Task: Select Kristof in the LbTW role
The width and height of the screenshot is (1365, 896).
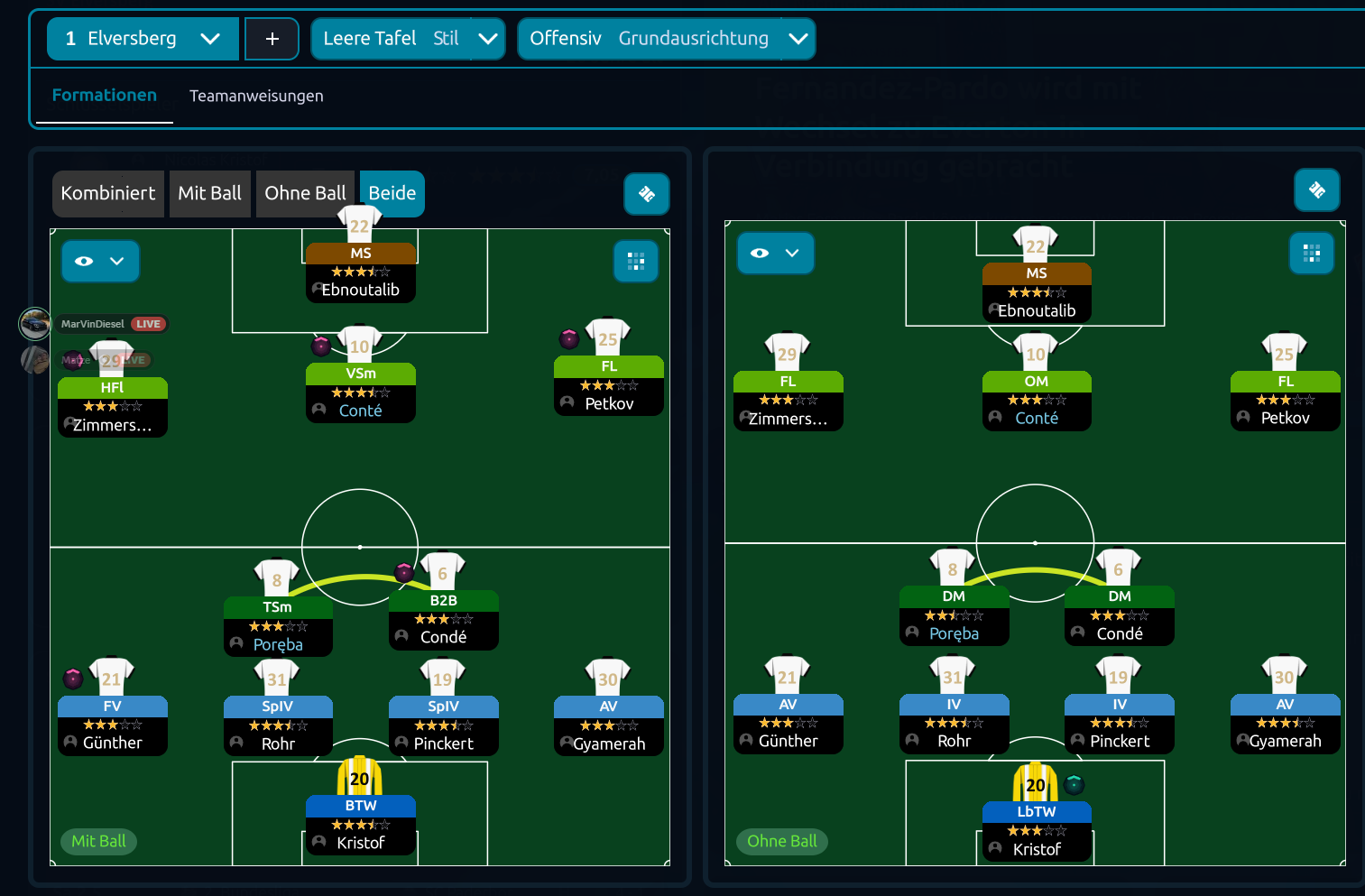Action: [x=1036, y=830]
